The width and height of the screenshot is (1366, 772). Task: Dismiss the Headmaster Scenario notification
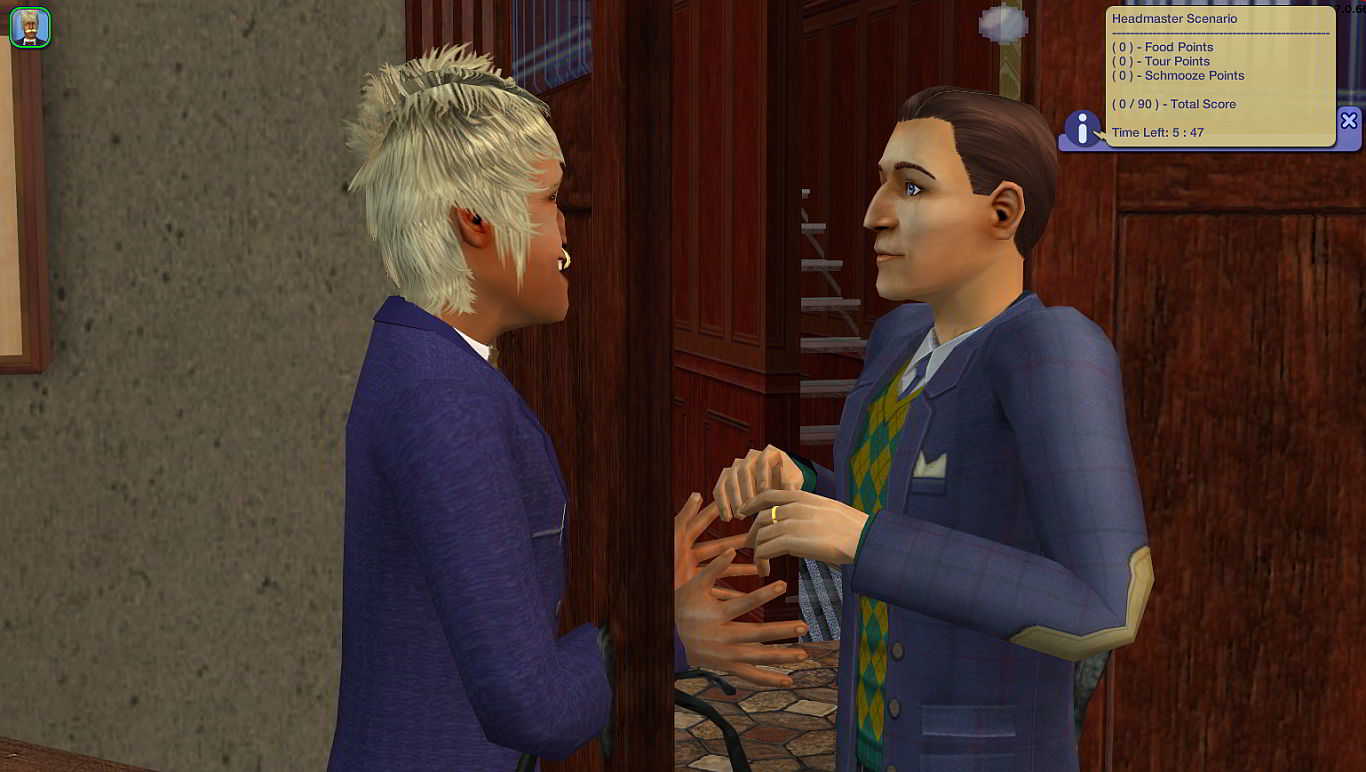(x=1350, y=120)
